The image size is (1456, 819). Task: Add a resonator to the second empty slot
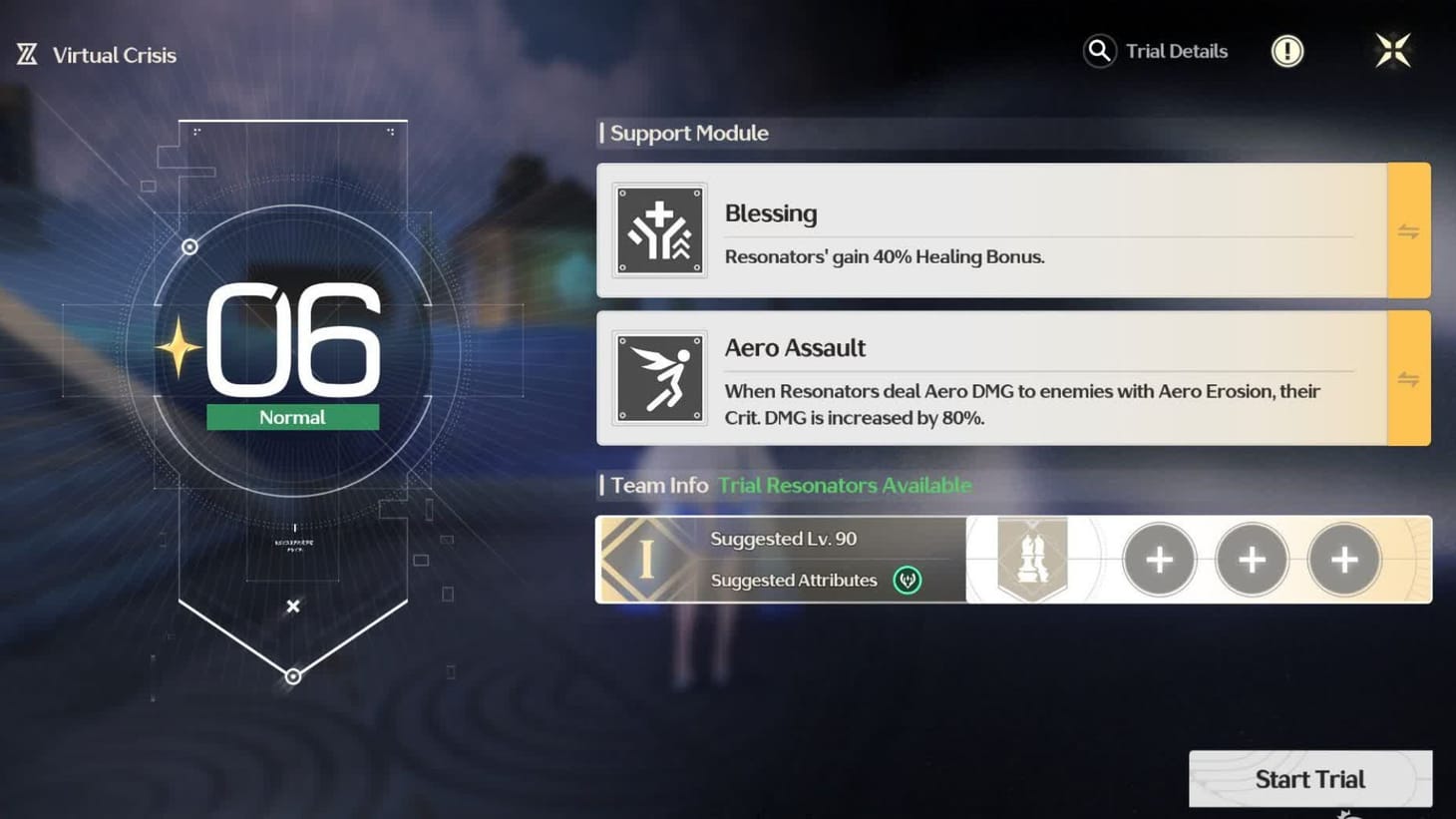click(1252, 560)
